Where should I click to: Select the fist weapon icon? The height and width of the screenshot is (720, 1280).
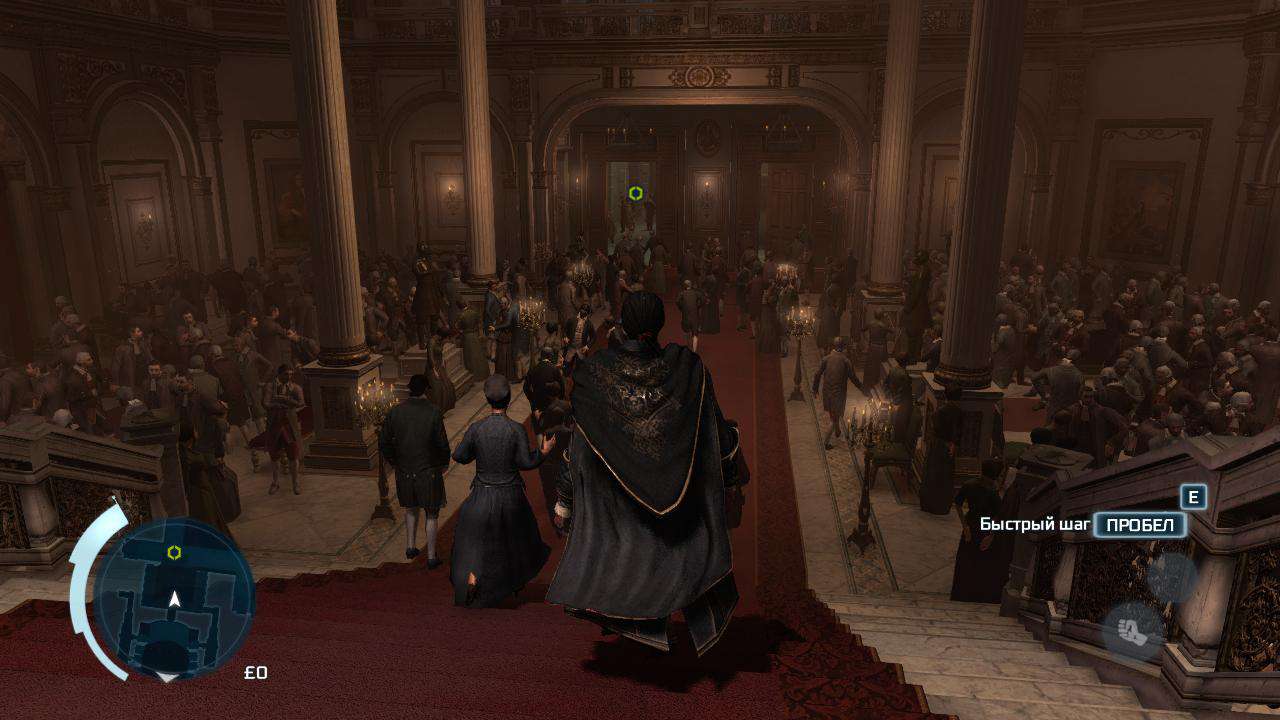(x=1133, y=632)
